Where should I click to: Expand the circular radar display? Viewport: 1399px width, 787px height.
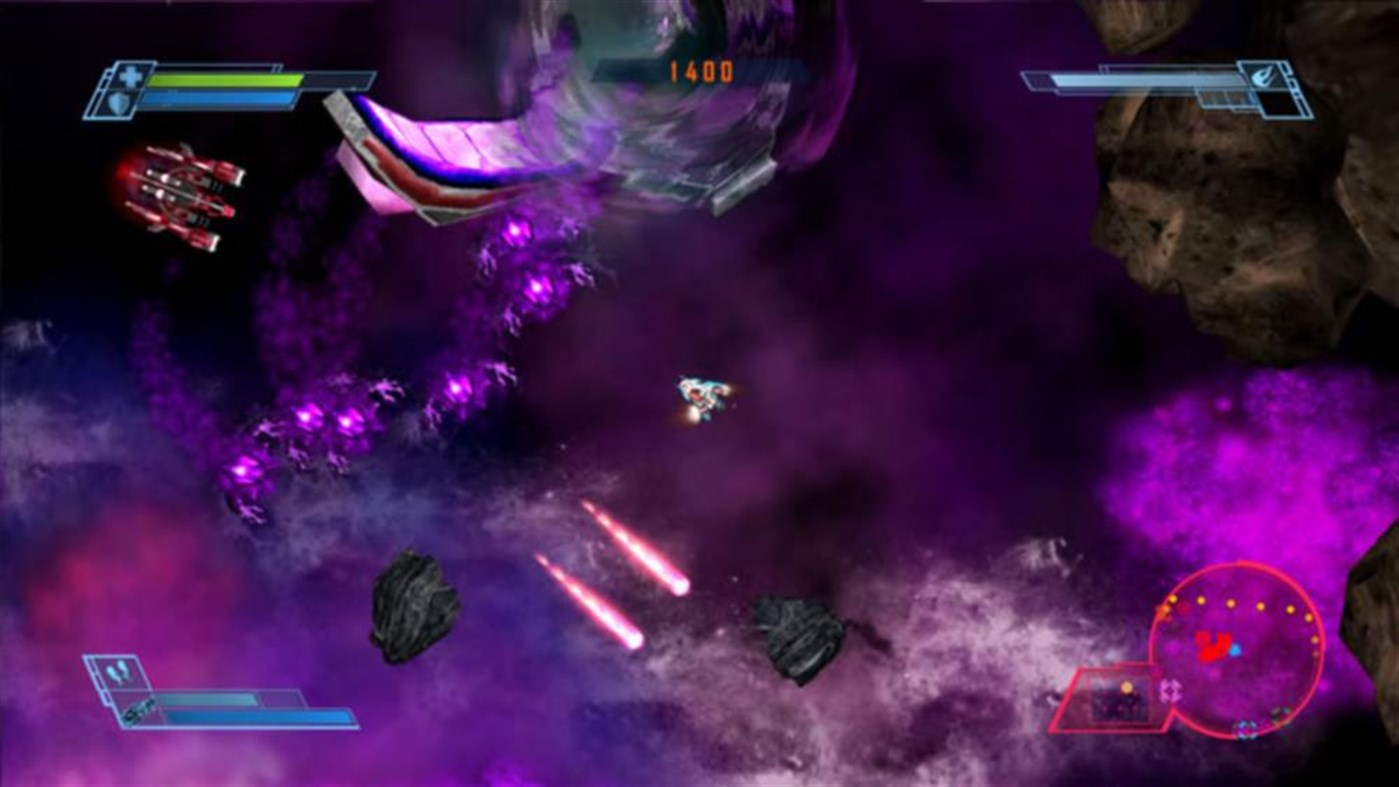pos(1240,650)
